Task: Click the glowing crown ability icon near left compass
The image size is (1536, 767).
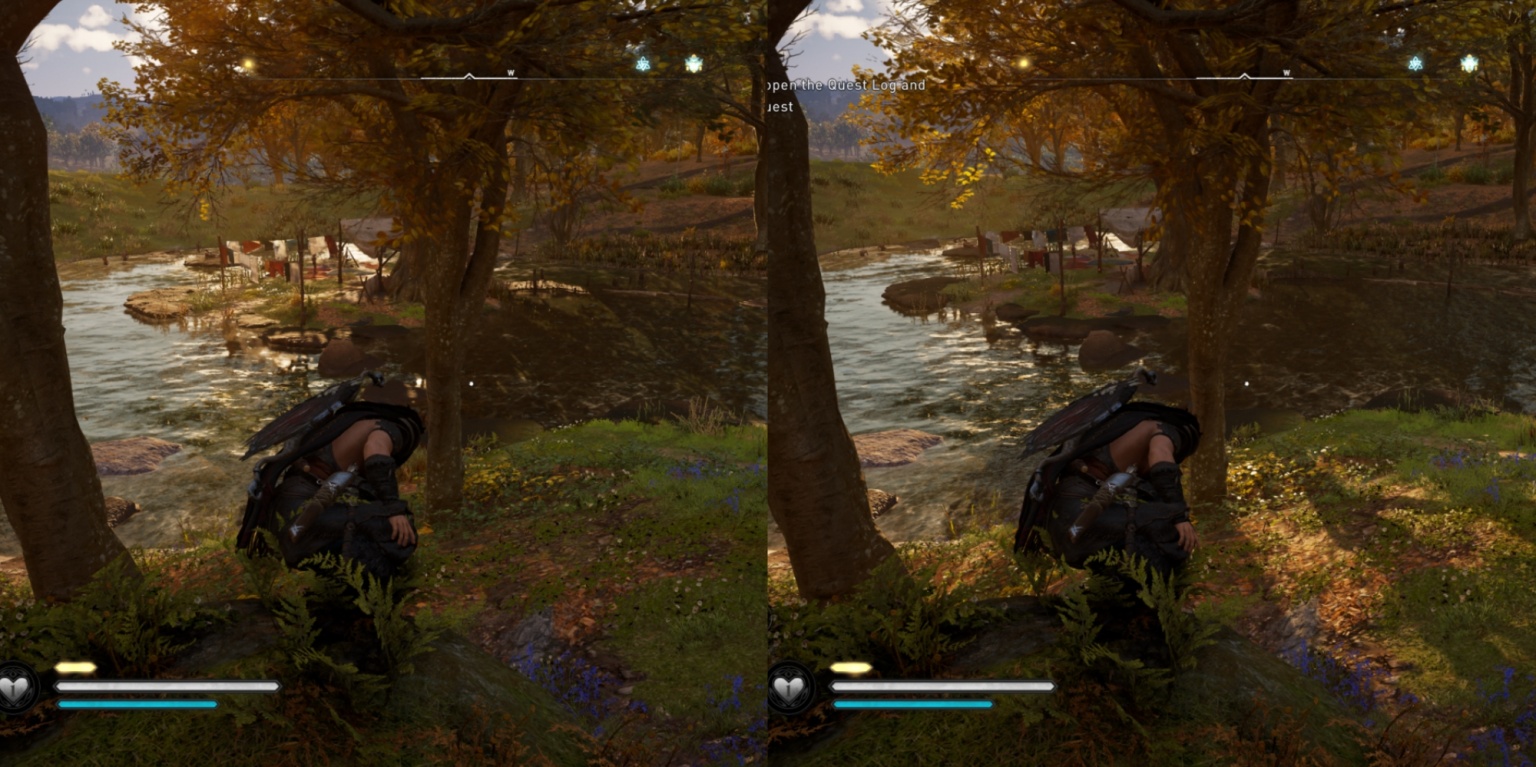Action: (693, 64)
